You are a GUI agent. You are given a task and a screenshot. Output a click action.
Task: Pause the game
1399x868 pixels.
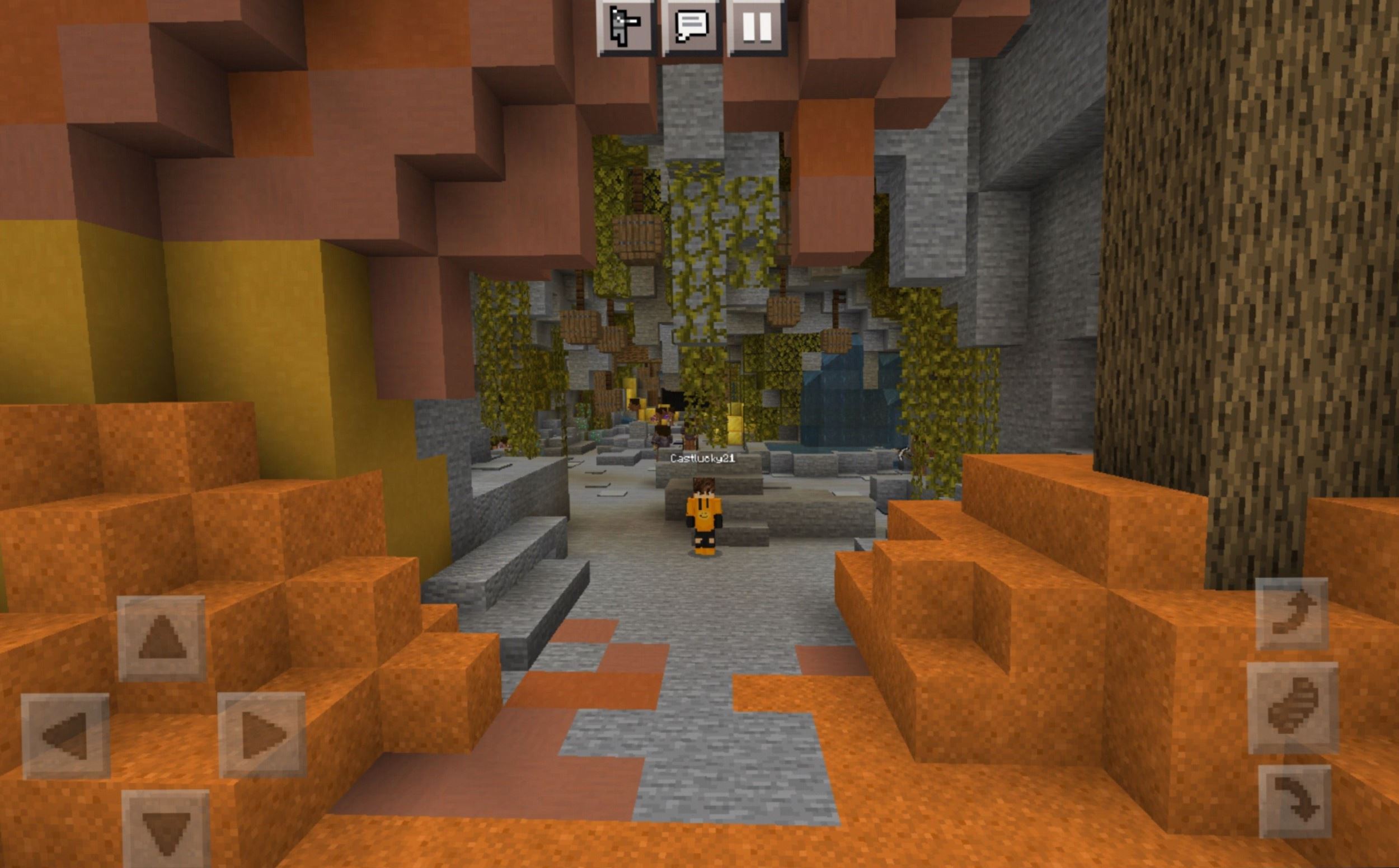tap(757, 27)
